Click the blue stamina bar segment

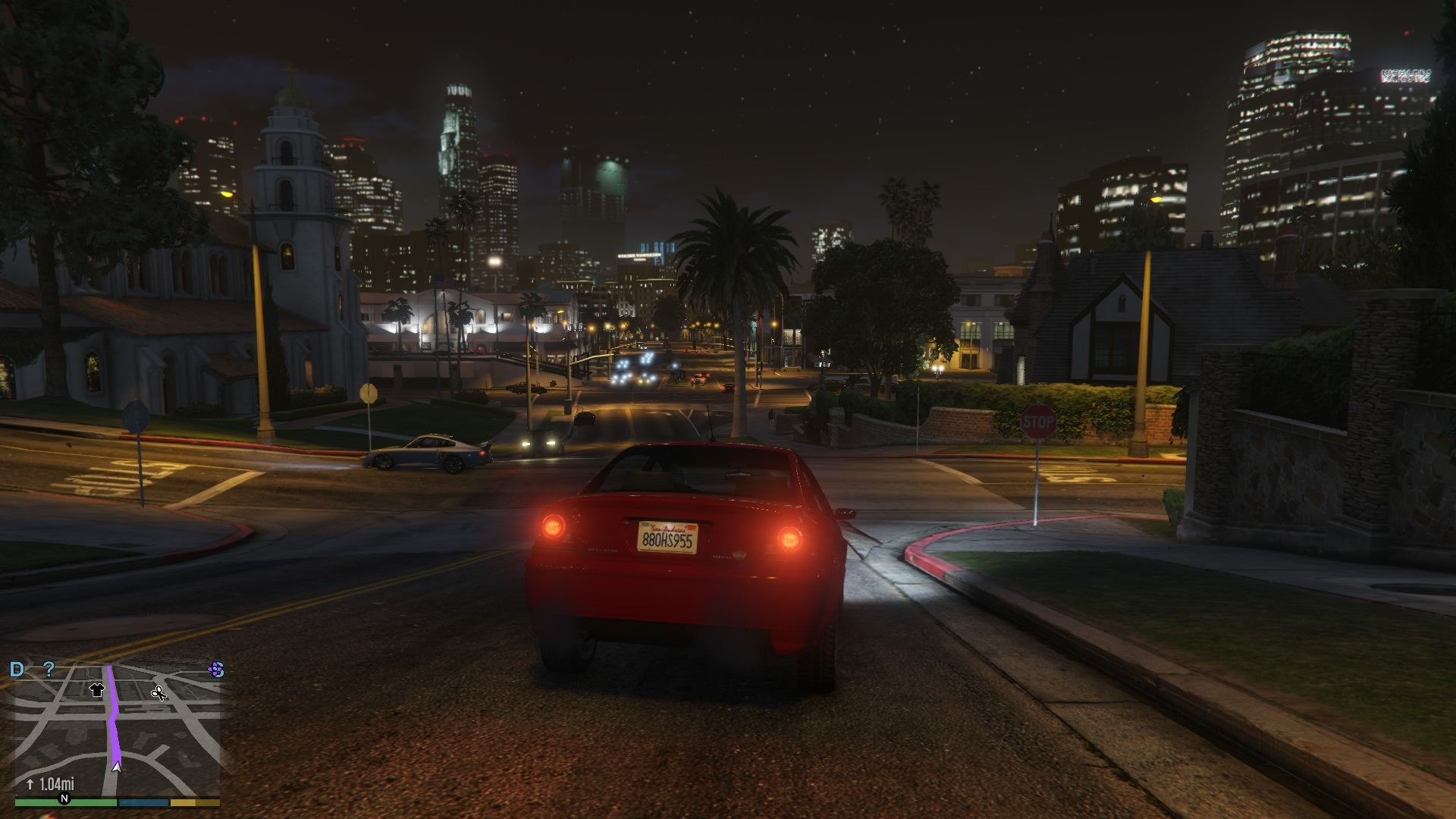[143, 803]
